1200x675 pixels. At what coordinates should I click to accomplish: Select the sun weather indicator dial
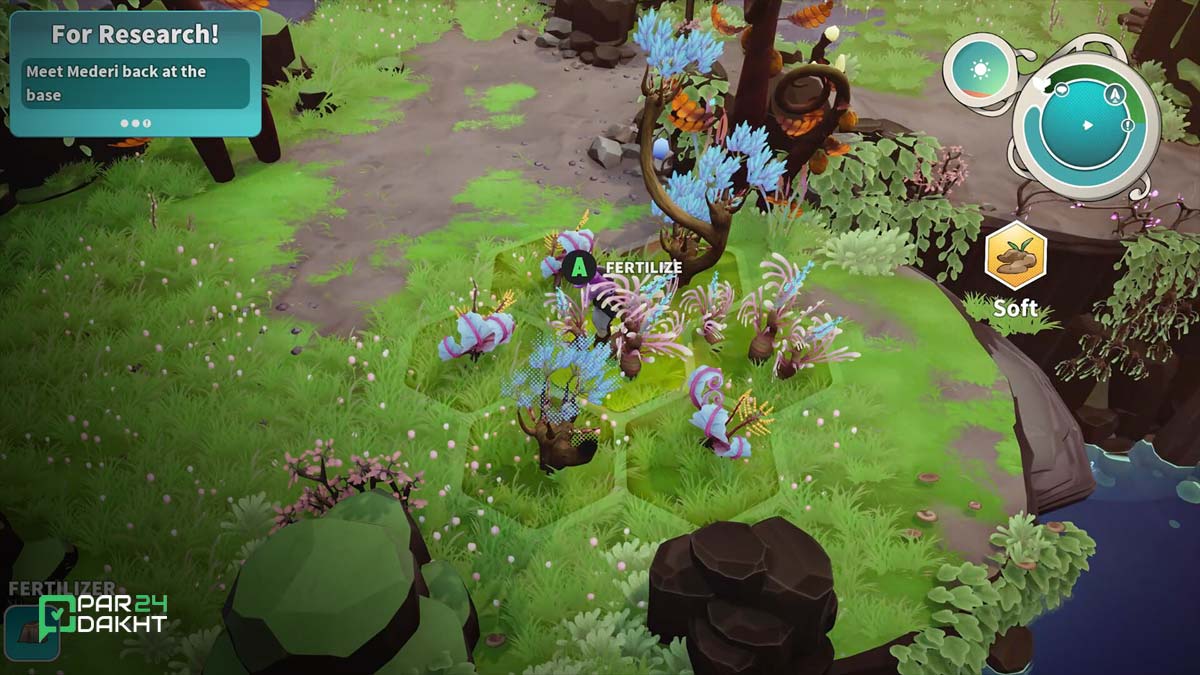(x=979, y=71)
